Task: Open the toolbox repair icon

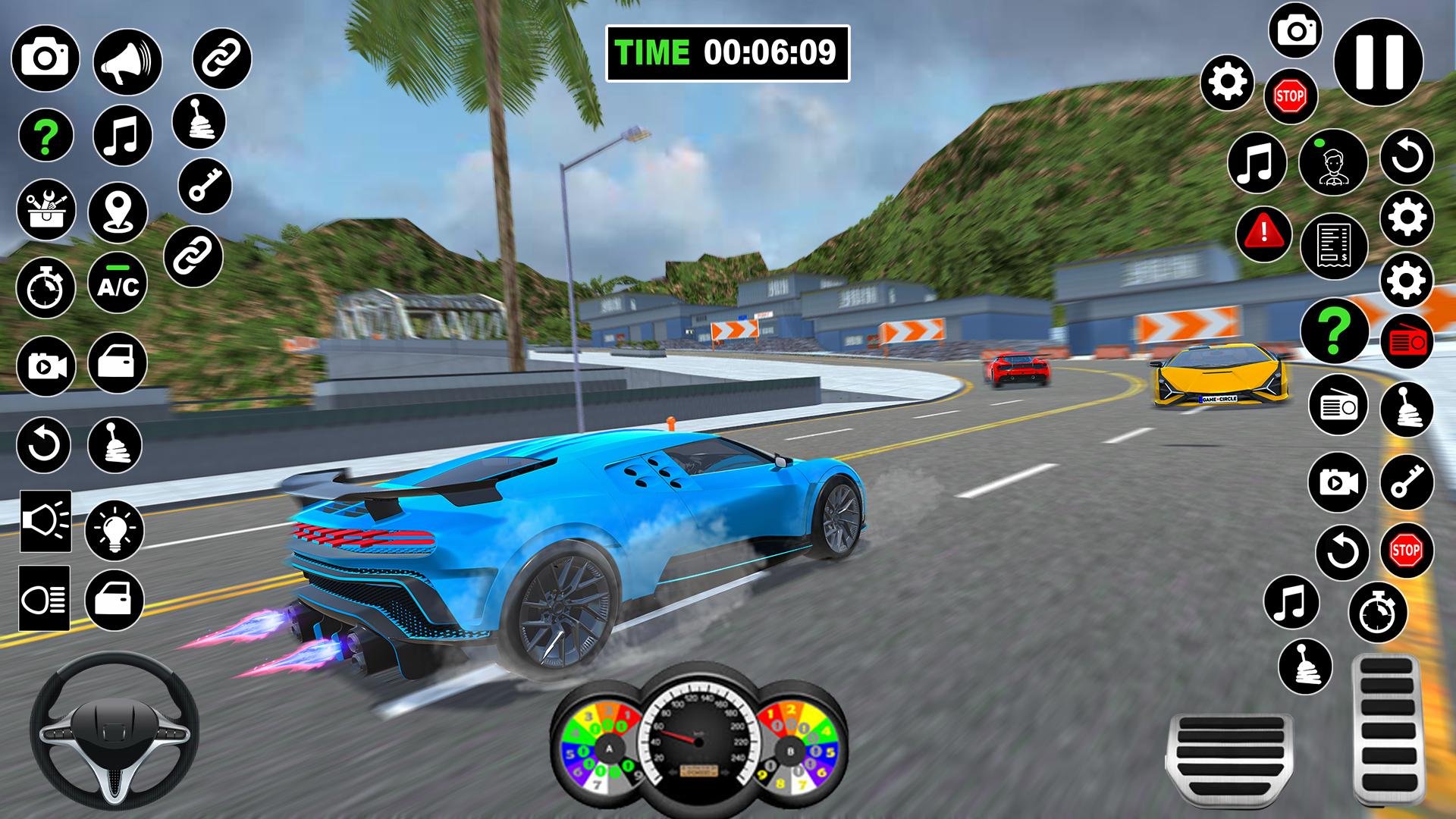Action: [45, 209]
